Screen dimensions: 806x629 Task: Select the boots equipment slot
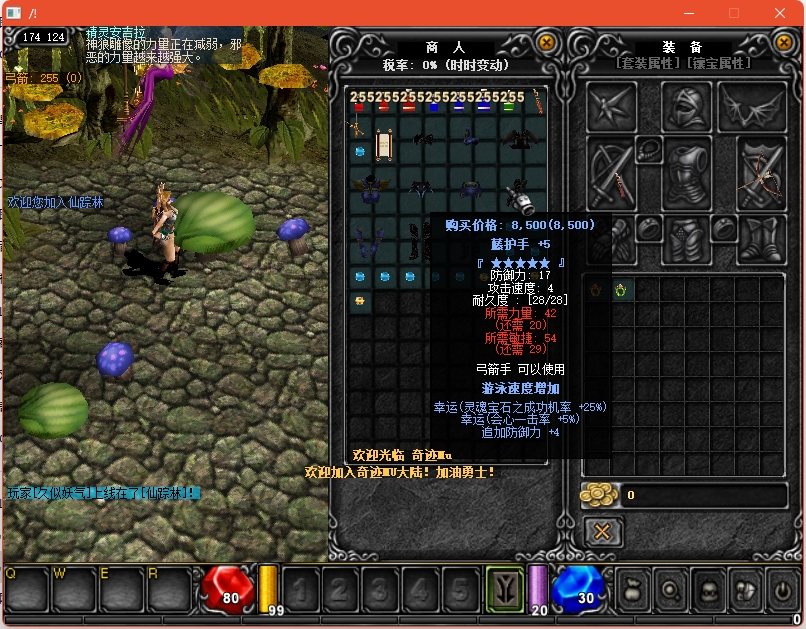pyautogui.click(x=762, y=236)
